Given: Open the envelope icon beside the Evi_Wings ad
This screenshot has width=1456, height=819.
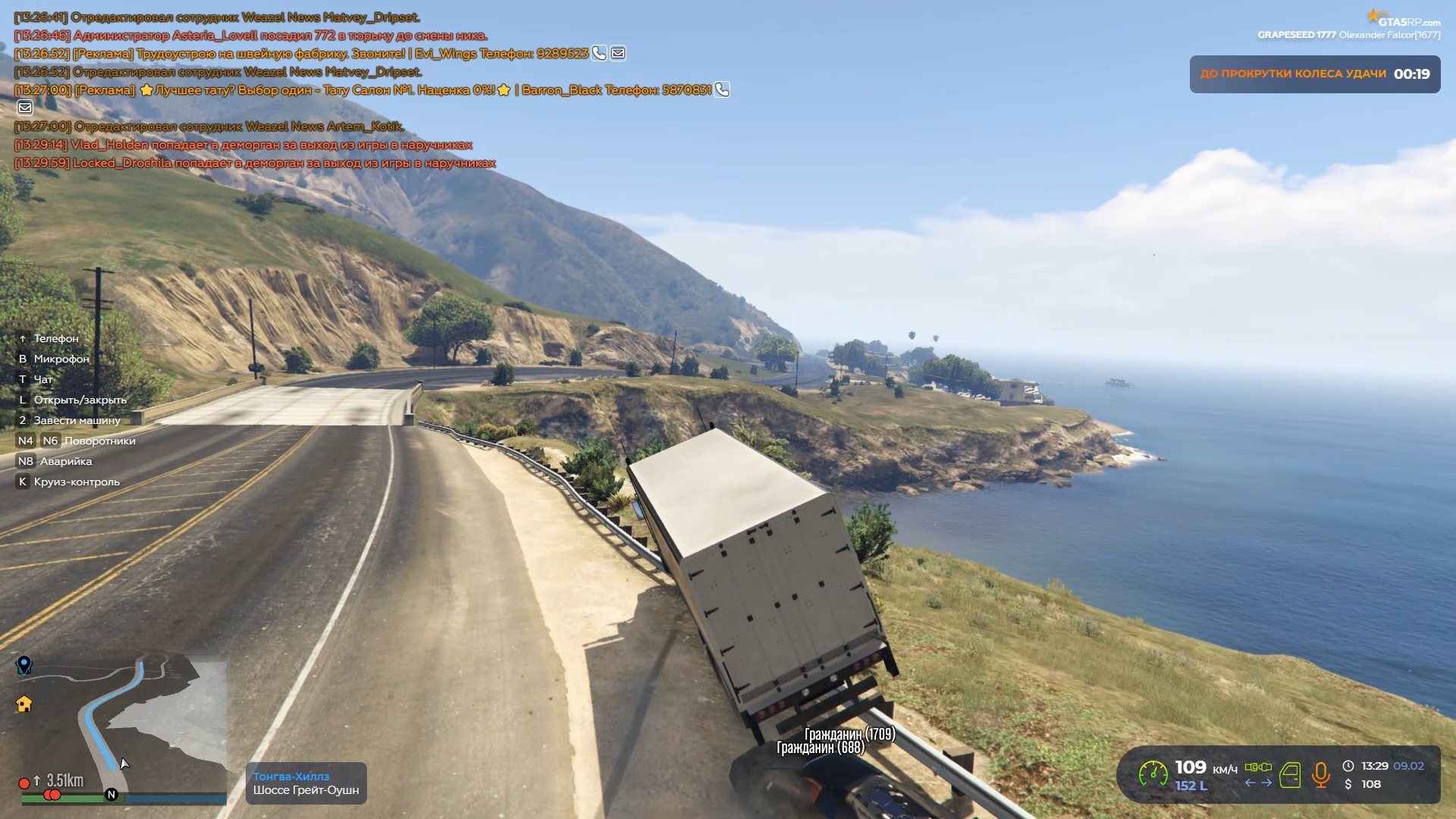Looking at the screenshot, I should click(x=618, y=53).
